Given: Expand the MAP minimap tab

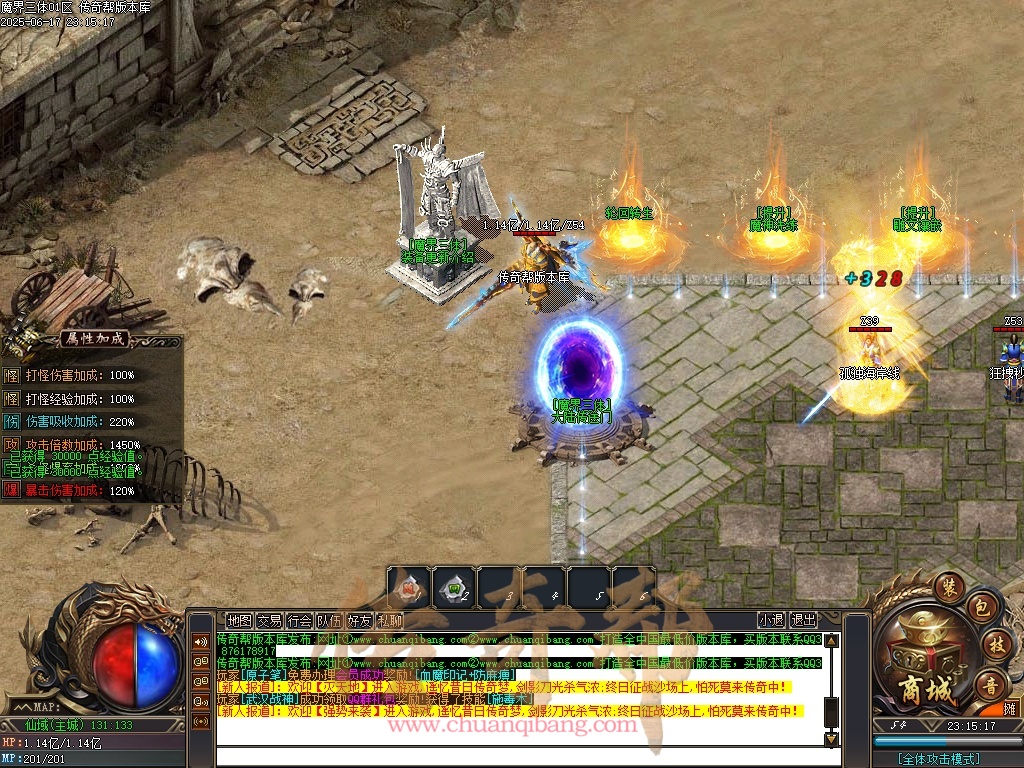Looking at the screenshot, I should click(x=33, y=708).
